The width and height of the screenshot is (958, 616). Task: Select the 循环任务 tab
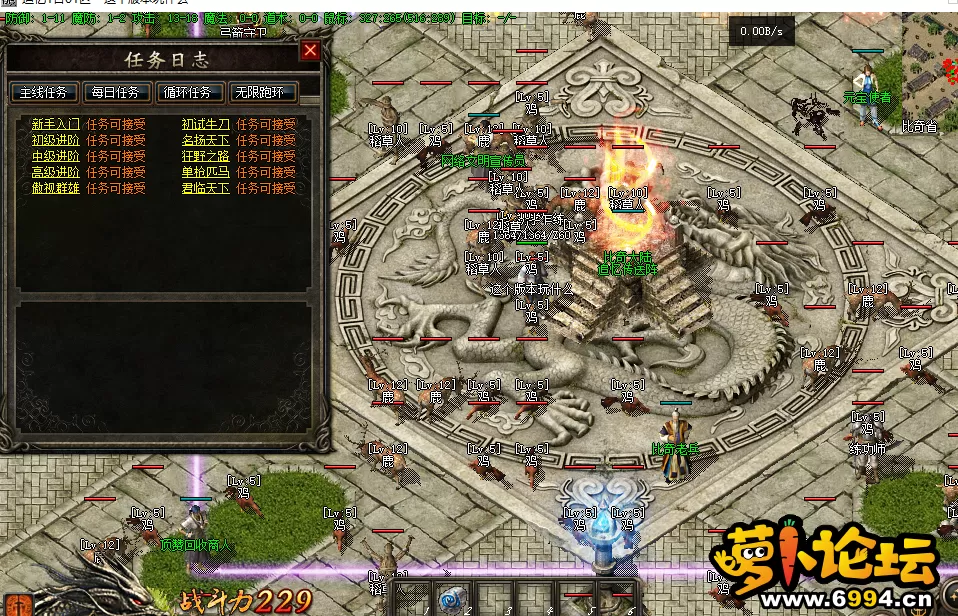[189, 93]
